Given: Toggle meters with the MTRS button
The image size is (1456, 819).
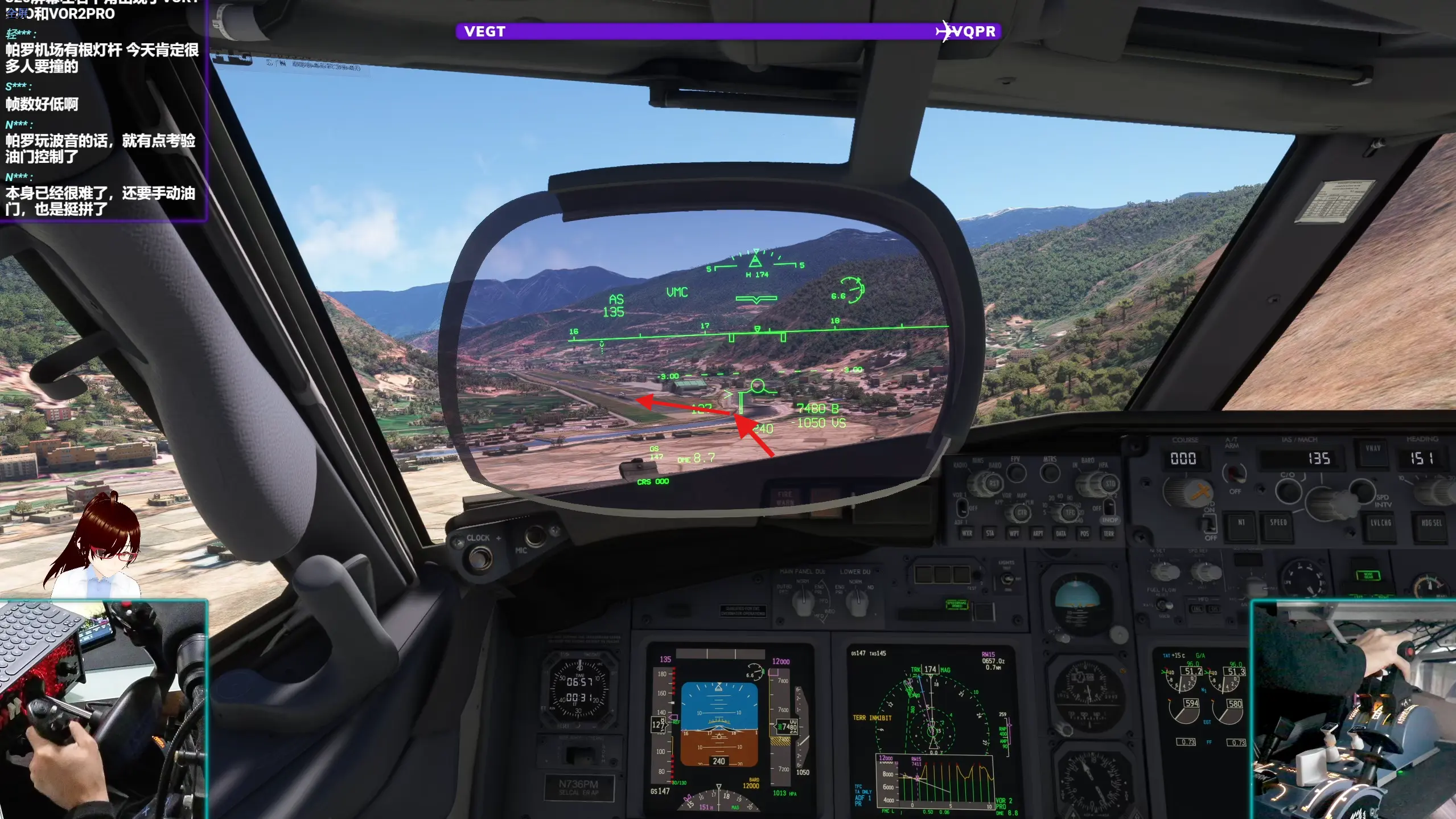Looking at the screenshot, I should coord(1050,472).
